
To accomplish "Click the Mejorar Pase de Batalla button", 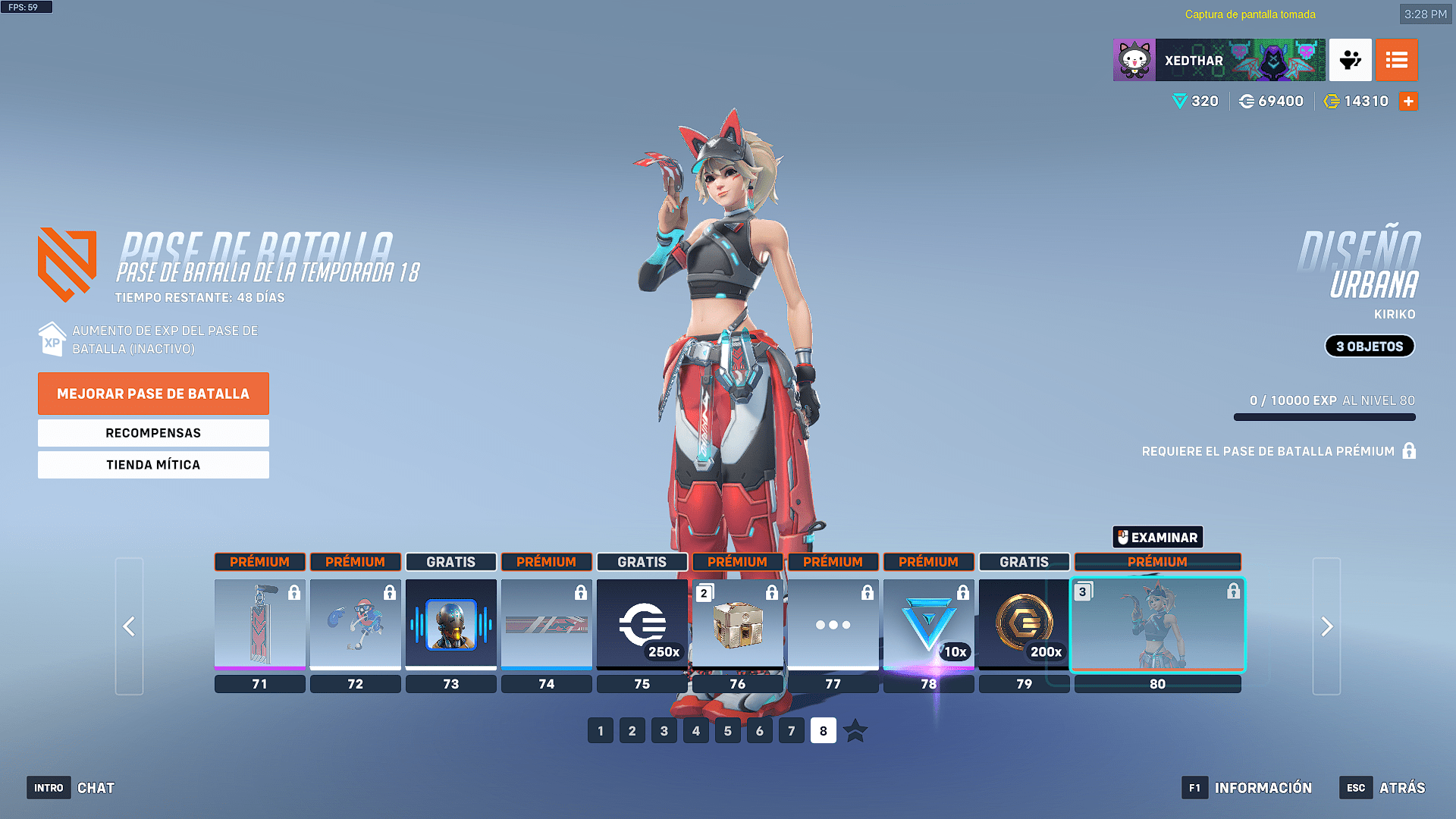I will click(153, 394).
